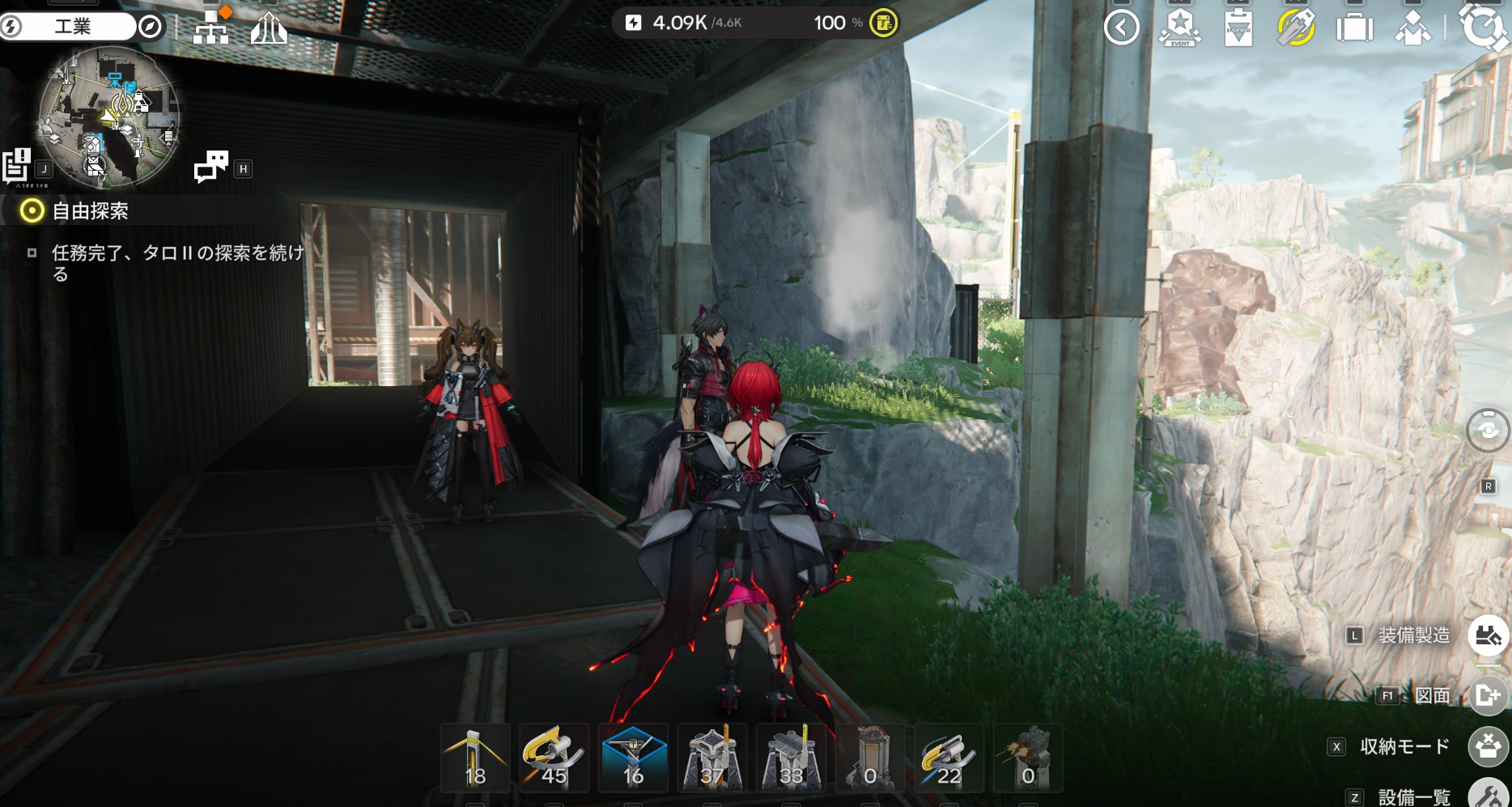
Task: Open the Endfield clipboard icon
Action: [1238, 28]
